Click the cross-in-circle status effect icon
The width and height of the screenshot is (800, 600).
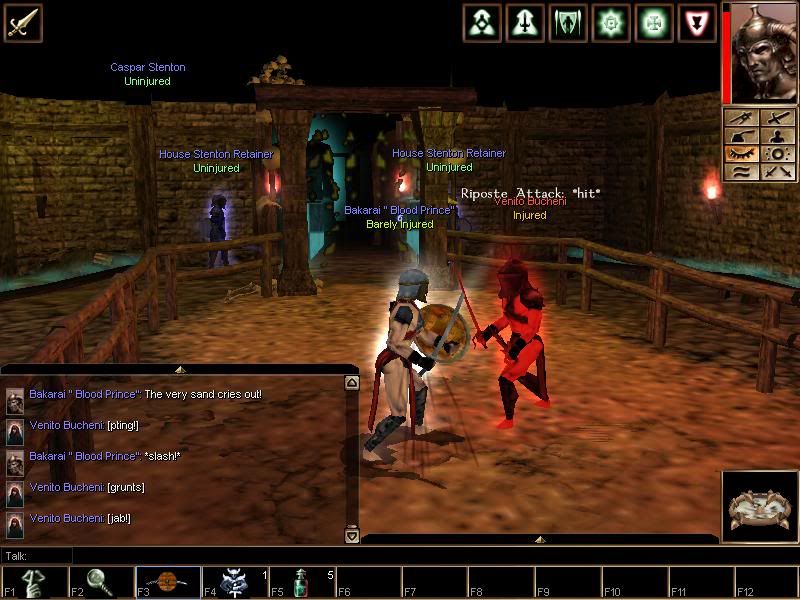point(653,22)
